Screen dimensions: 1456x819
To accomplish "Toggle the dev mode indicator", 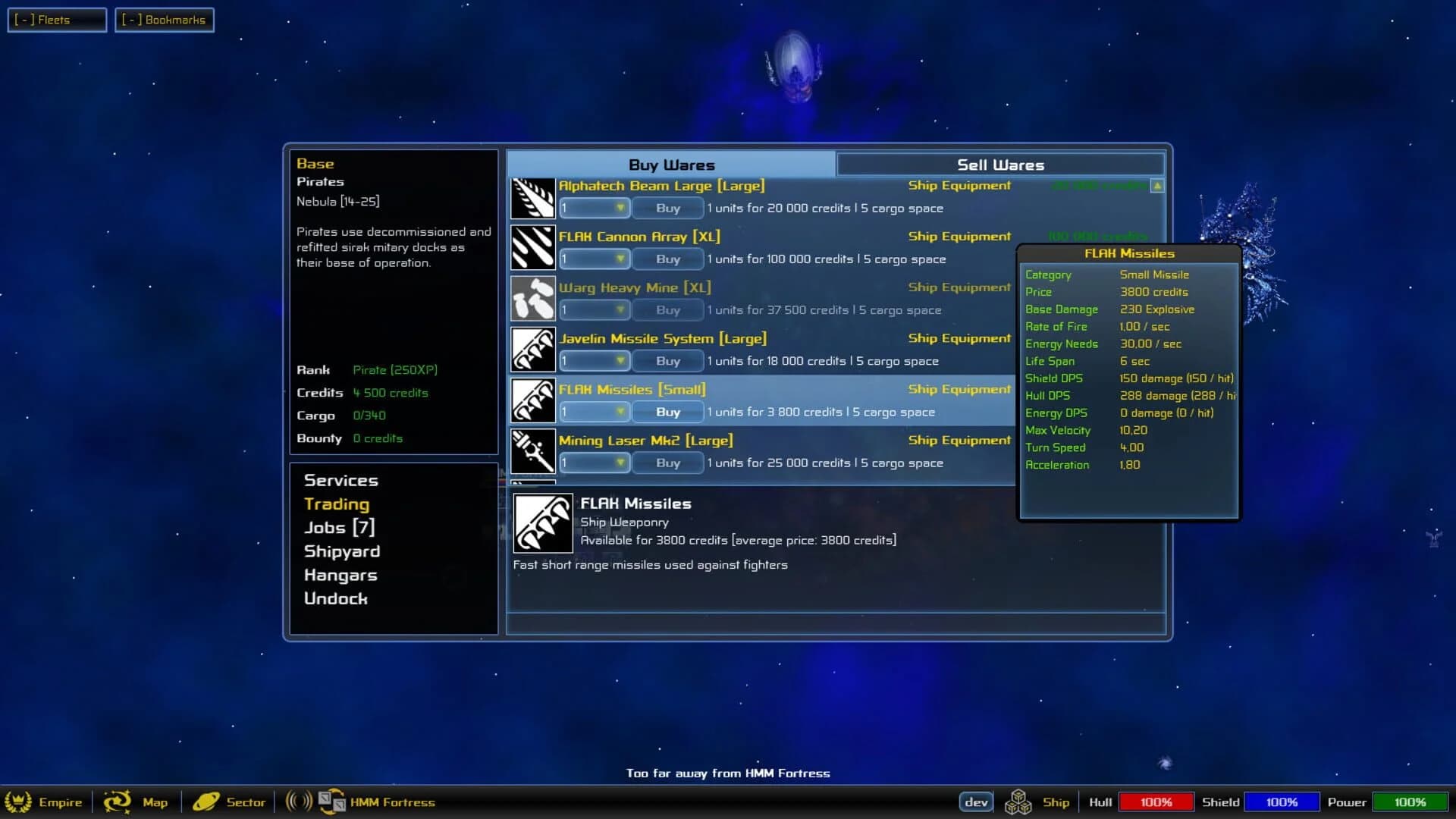I will (977, 801).
